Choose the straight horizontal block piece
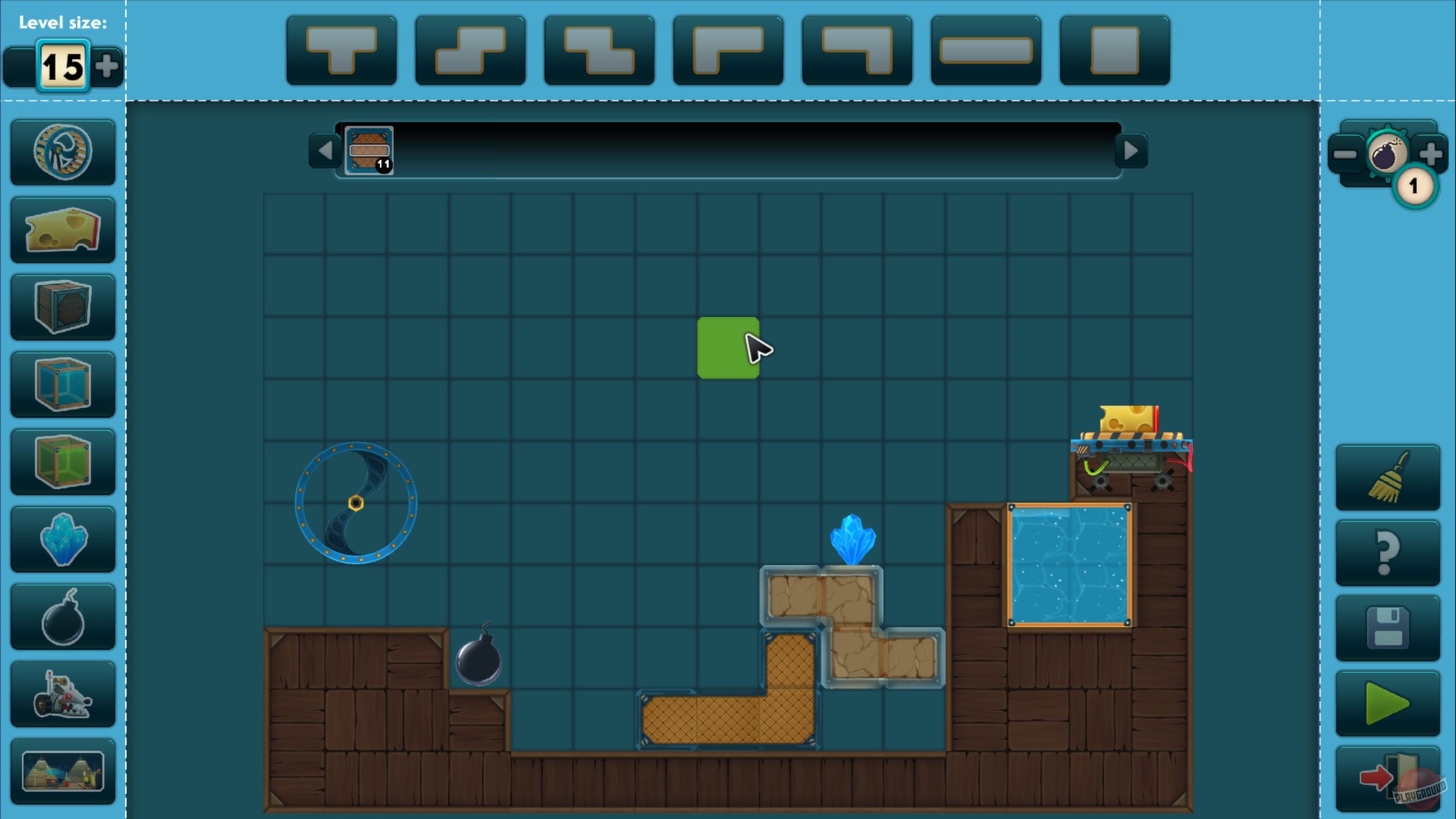The height and width of the screenshot is (819, 1456). 985,50
